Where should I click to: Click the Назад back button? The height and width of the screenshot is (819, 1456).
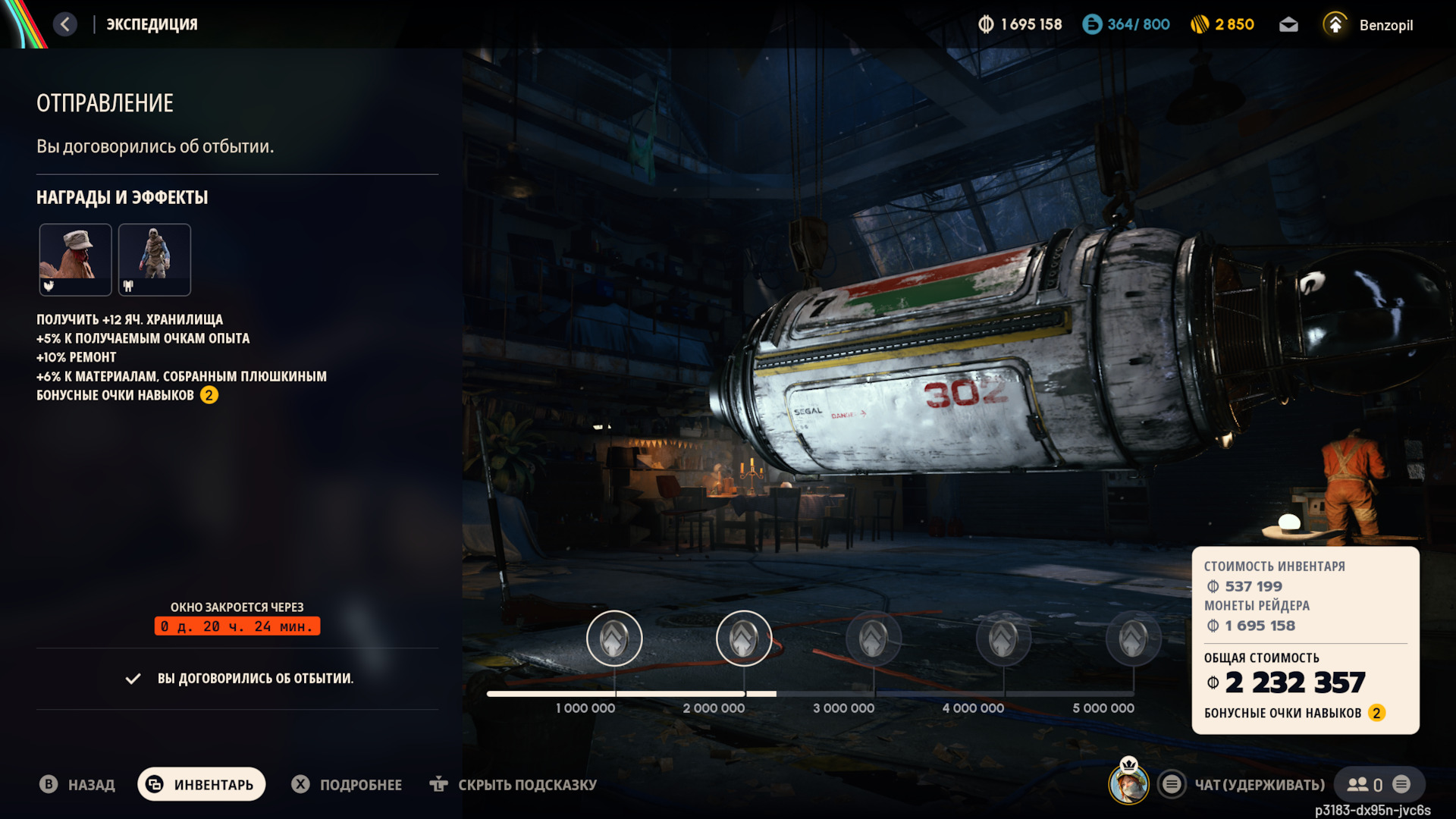coord(77,784)
